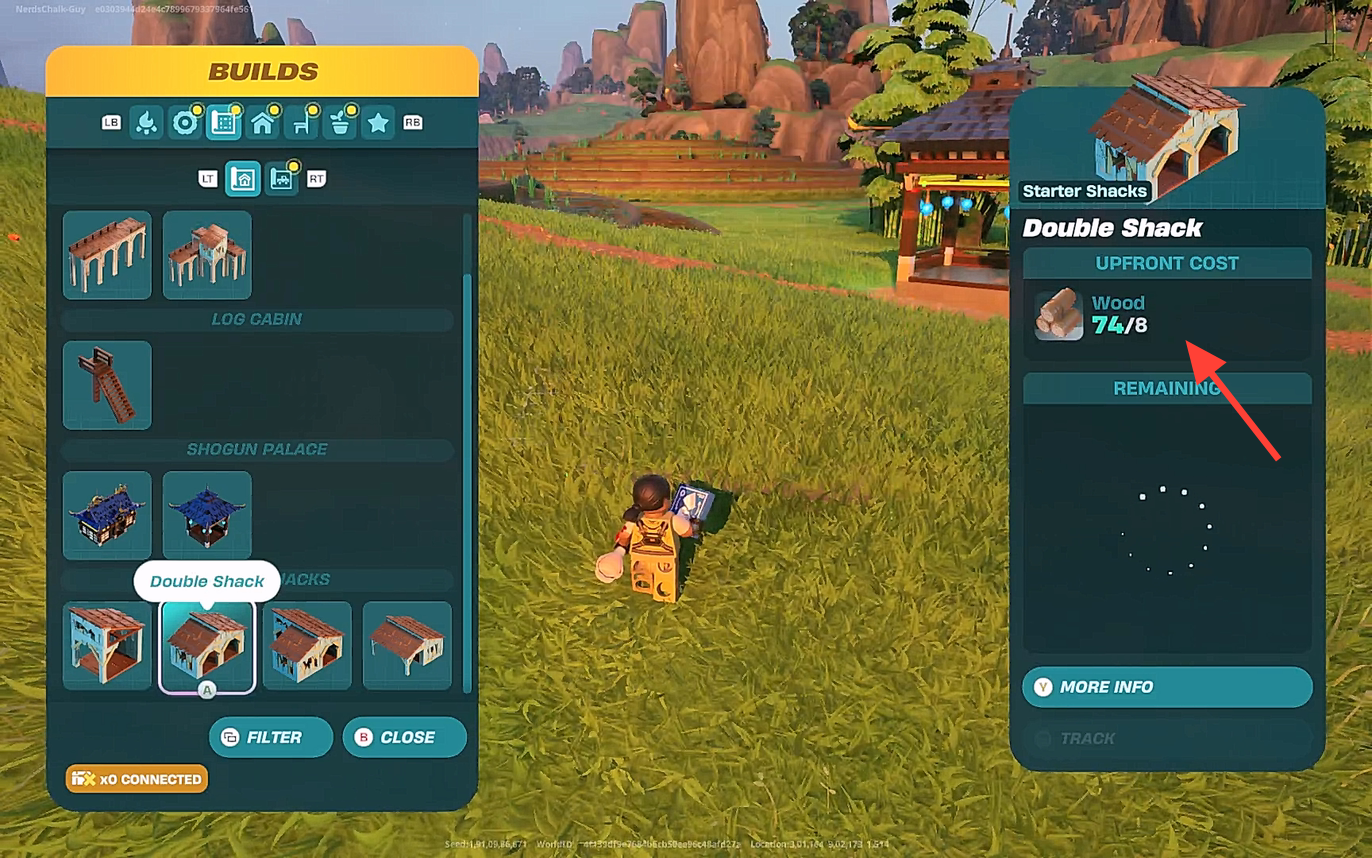1372x858 pixels.
Task: Open MORE INFO for Double Shack
Action: tap(1167, 687)
